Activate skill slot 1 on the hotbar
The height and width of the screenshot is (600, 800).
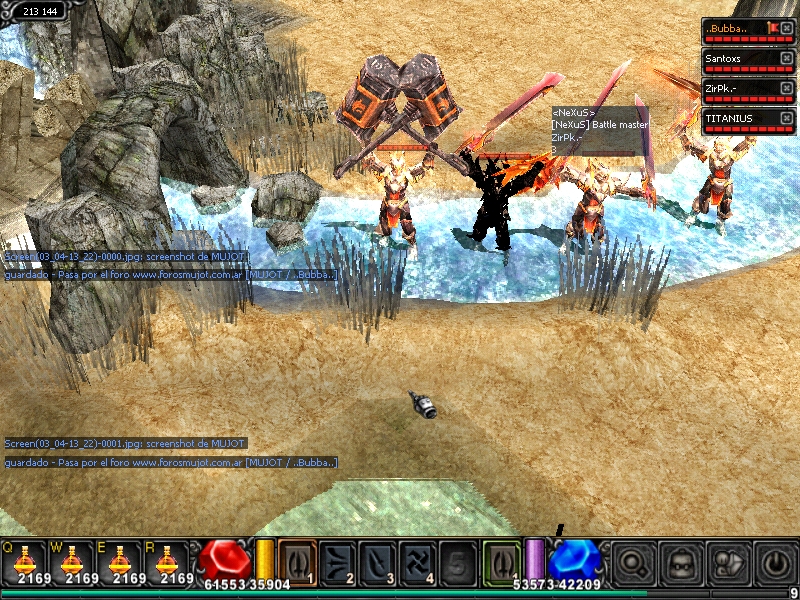click(297, 560)
